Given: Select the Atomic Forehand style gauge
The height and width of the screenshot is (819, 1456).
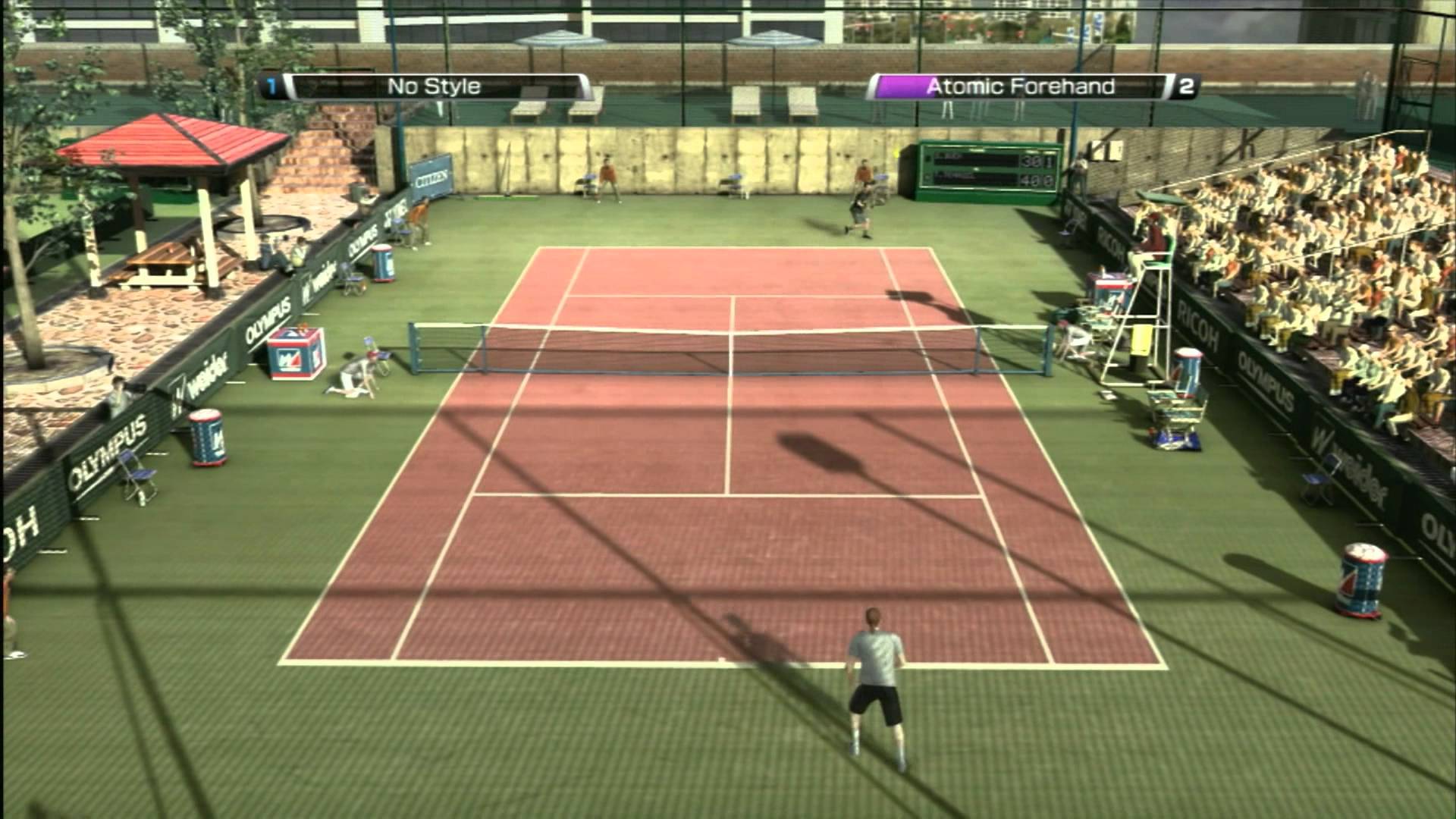Looking at the screenshot, I should 1020,86.
